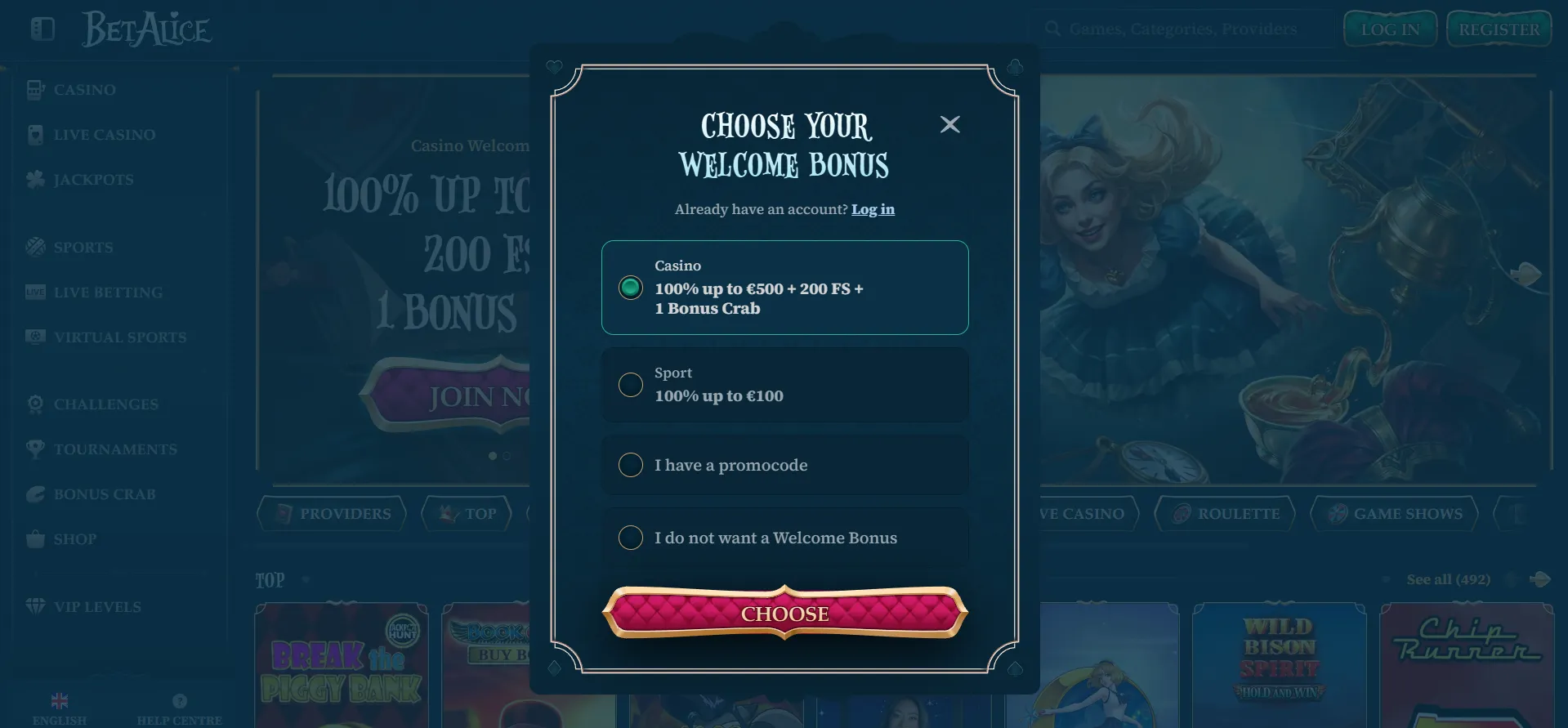Open the Sports section icon
1568x728 pixels.
pyautogui.click(x=34, y=247)
